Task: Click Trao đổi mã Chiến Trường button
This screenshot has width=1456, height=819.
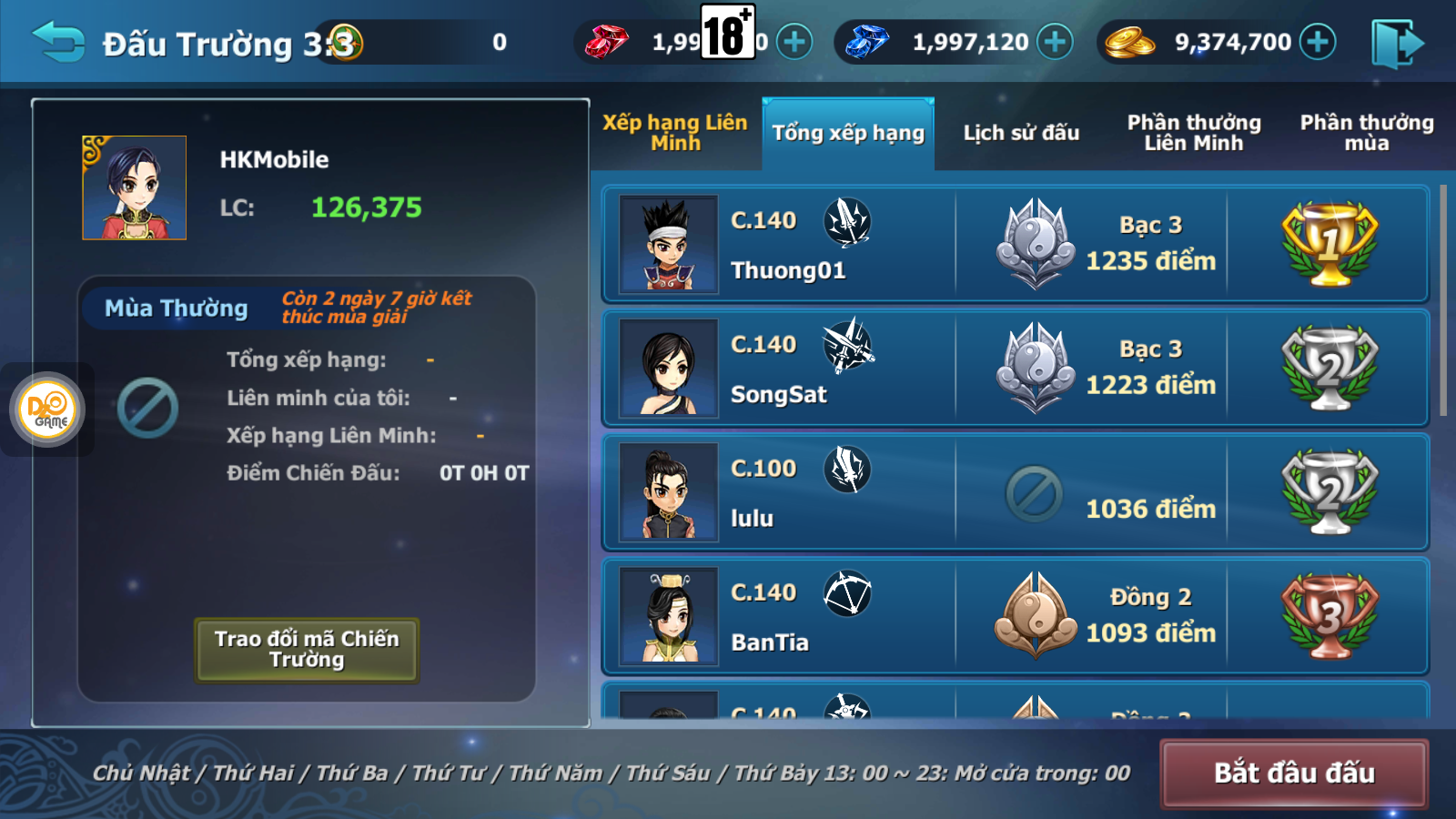Action: click(307, 650)
